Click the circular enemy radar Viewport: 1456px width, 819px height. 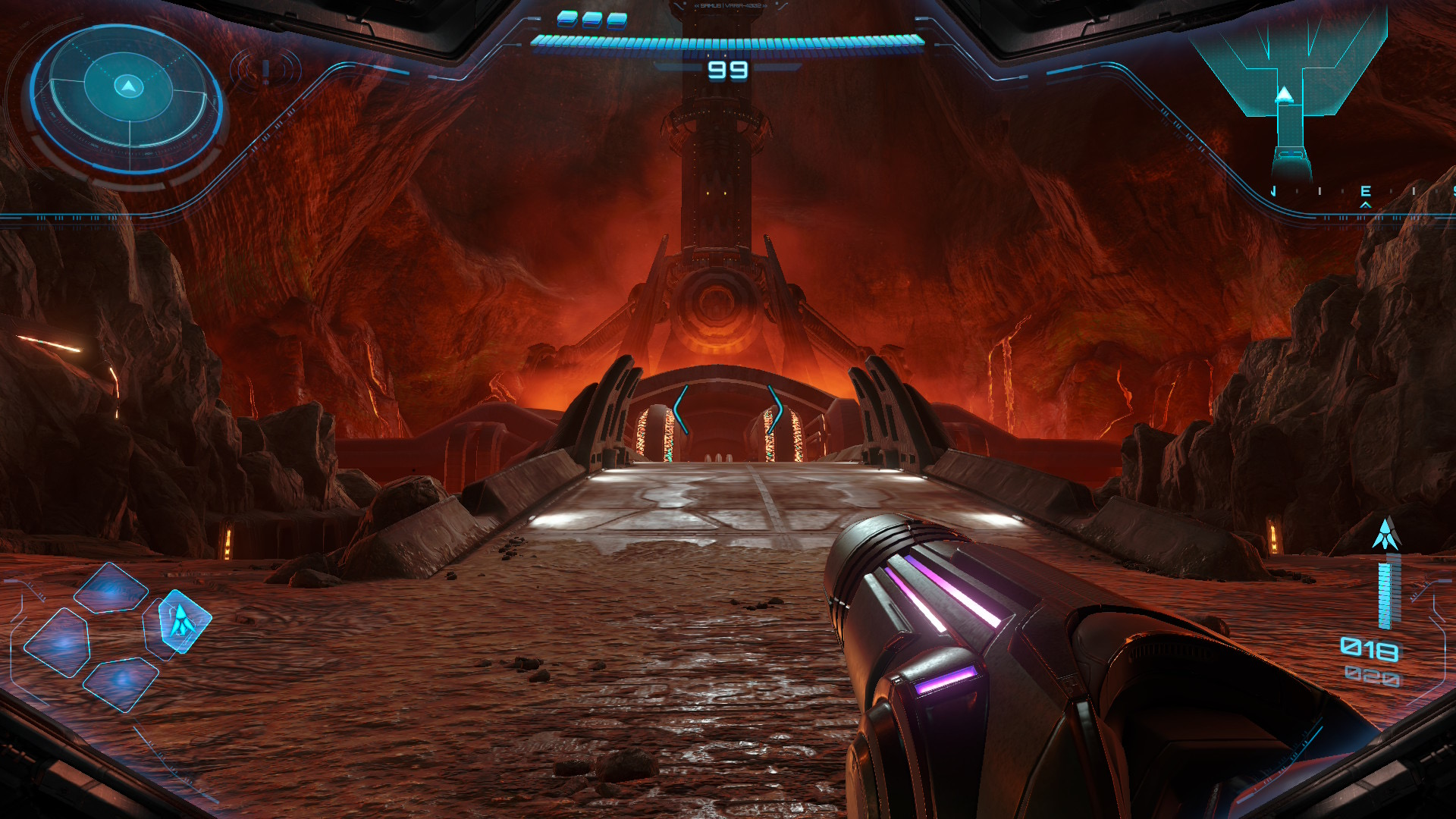click(x=127, y=96)
